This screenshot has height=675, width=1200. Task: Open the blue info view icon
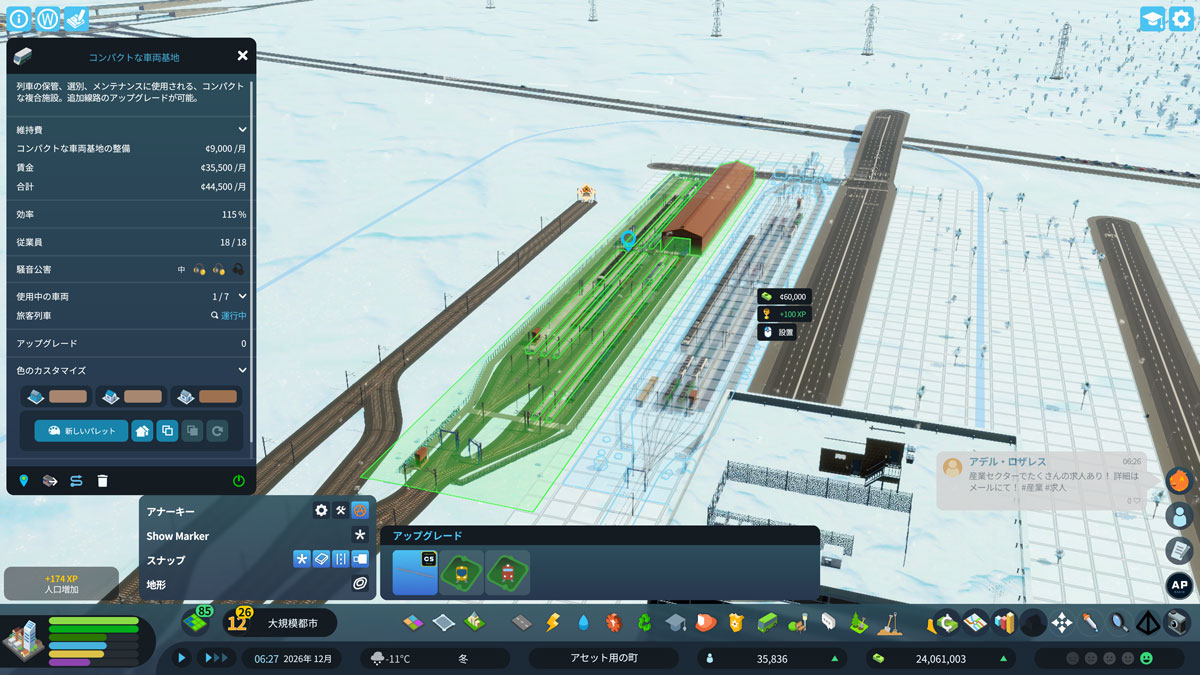point(19,19)
